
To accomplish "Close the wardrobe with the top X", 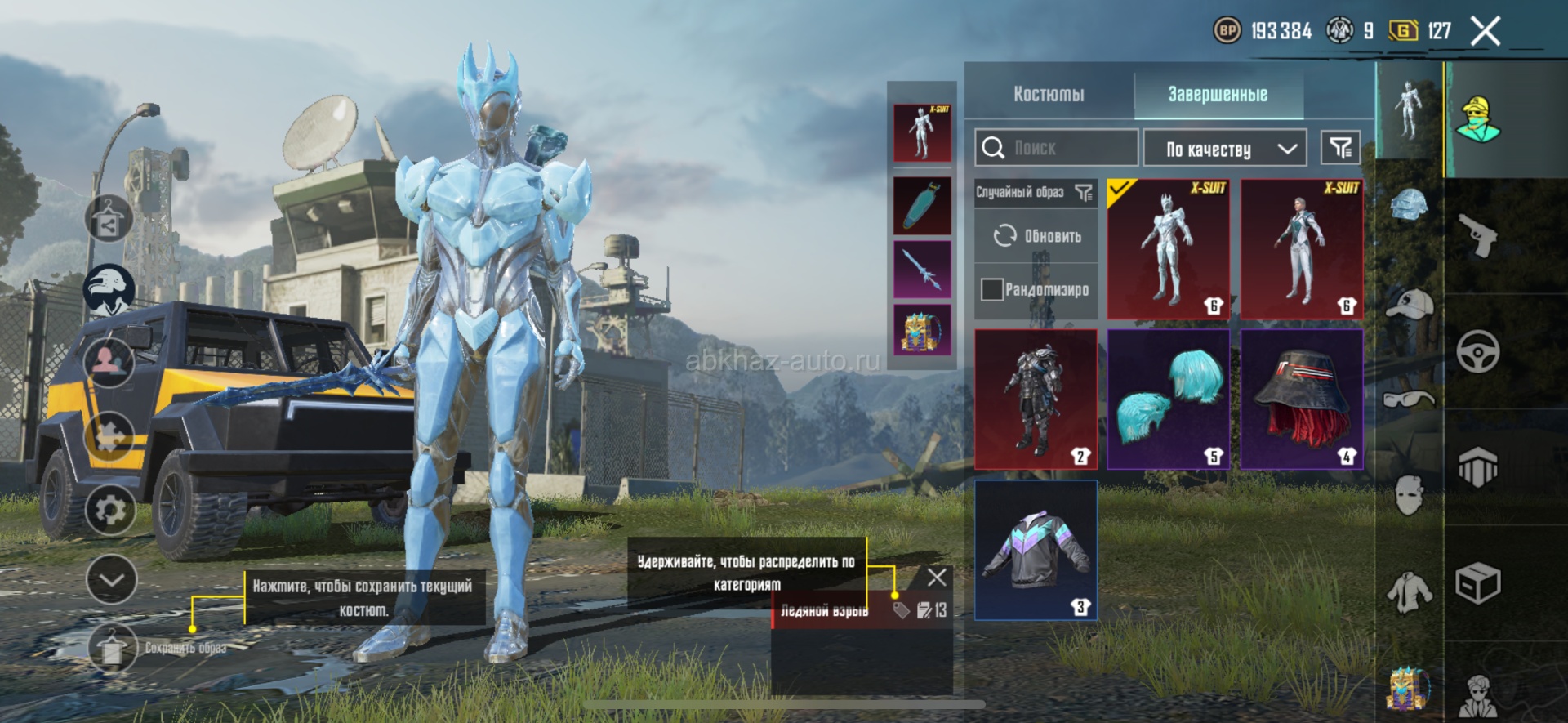I will point(1485,32).
